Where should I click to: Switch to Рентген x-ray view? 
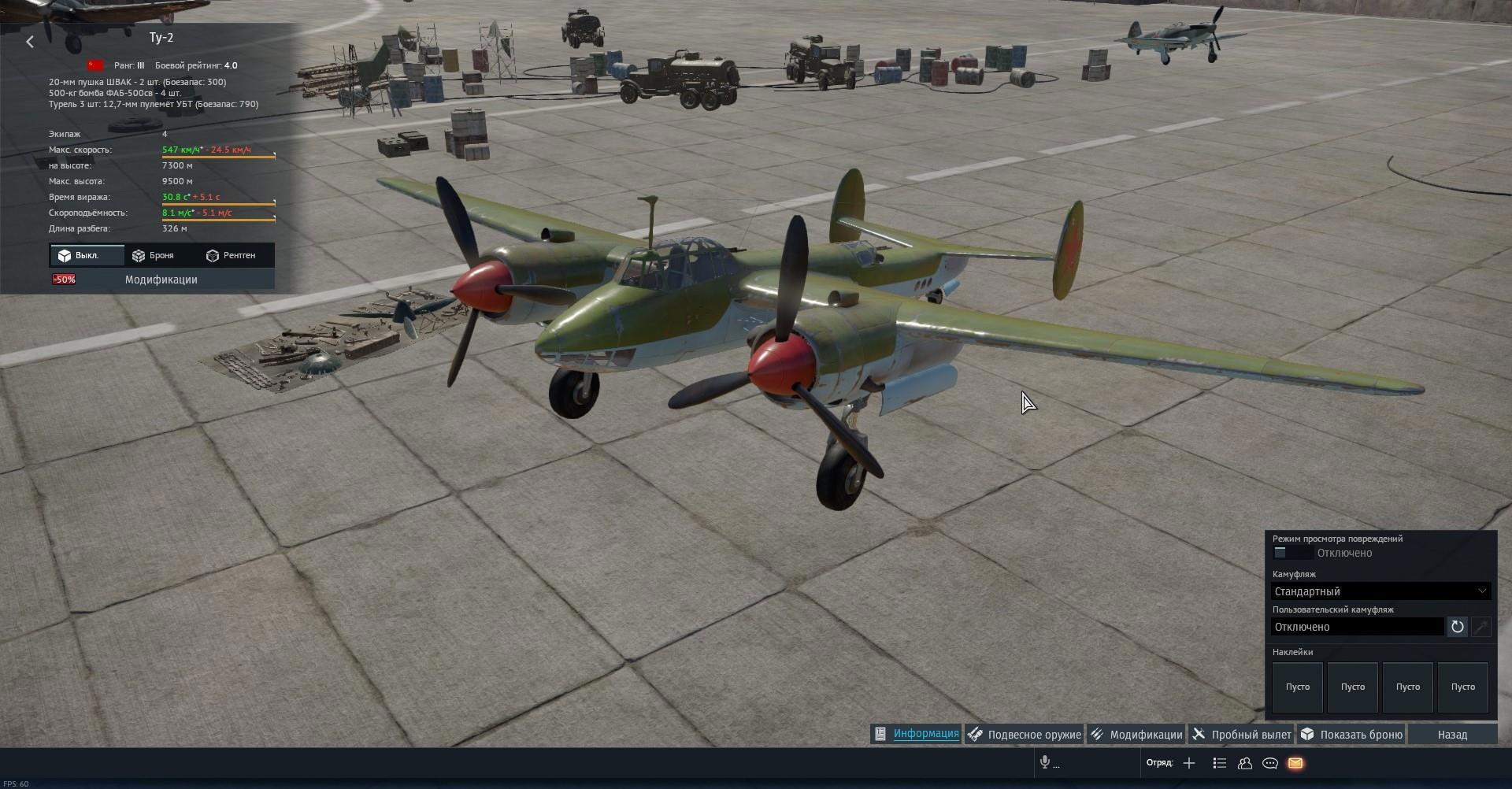[231, 256]
